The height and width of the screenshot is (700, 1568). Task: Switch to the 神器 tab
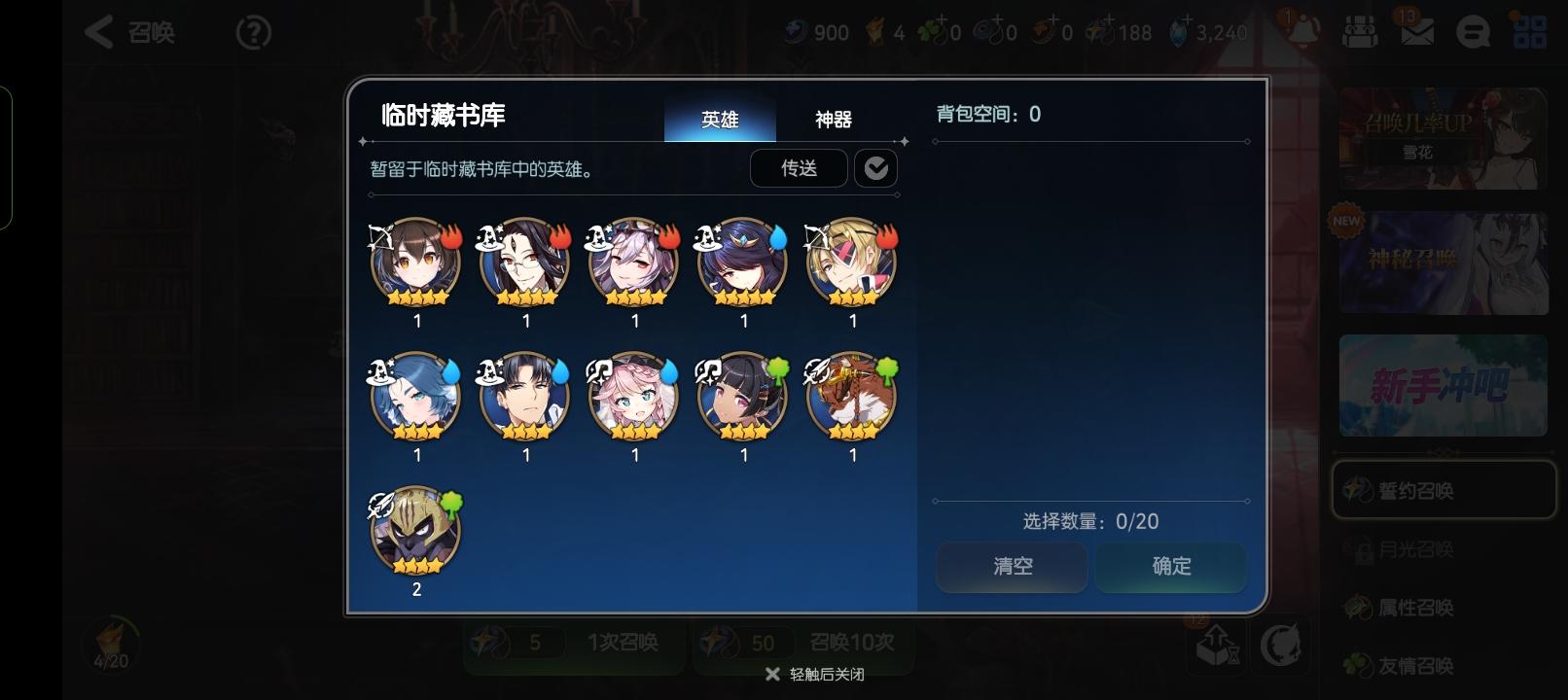835,120
